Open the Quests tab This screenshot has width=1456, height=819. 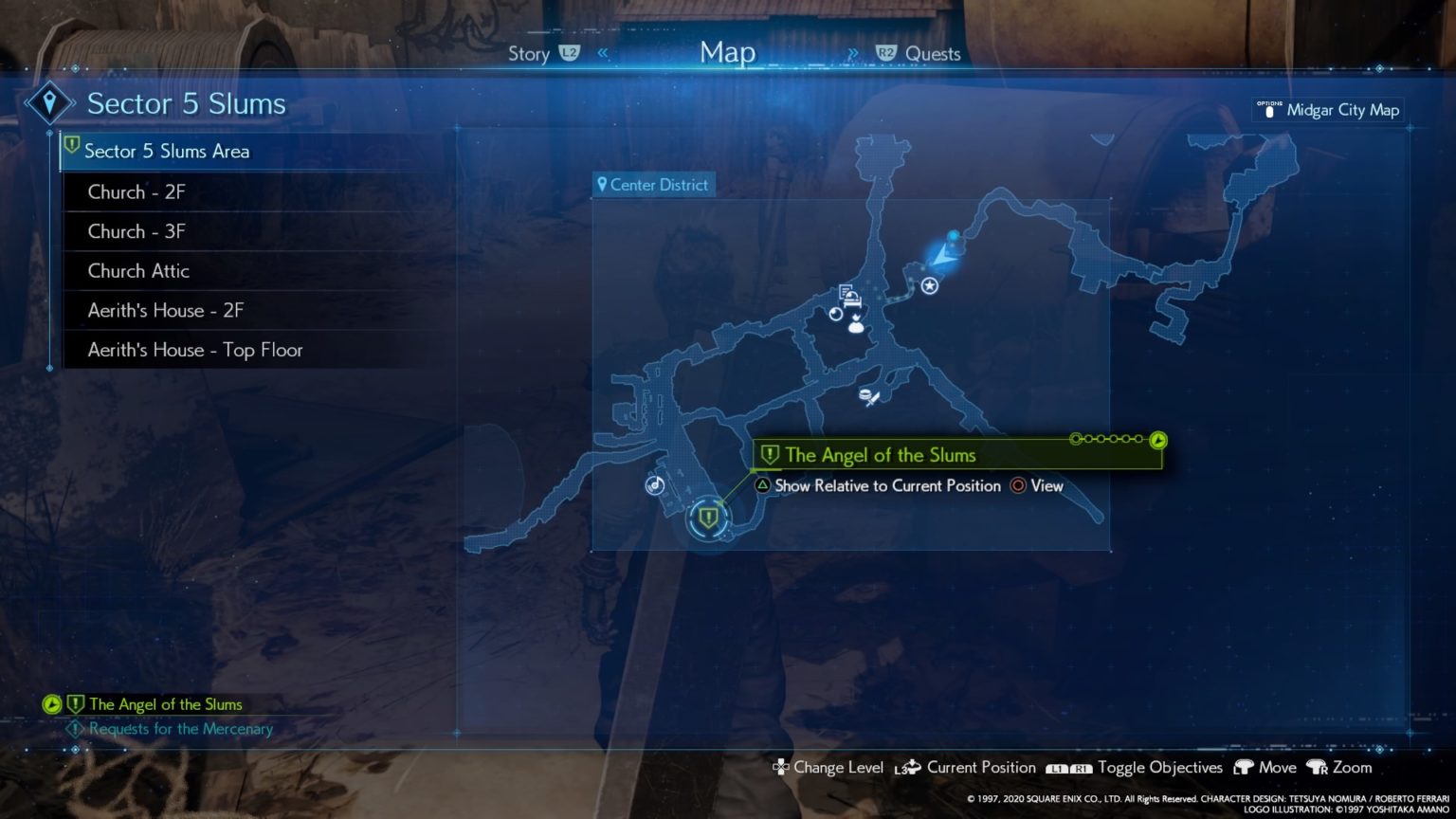(x=932, y=54)
